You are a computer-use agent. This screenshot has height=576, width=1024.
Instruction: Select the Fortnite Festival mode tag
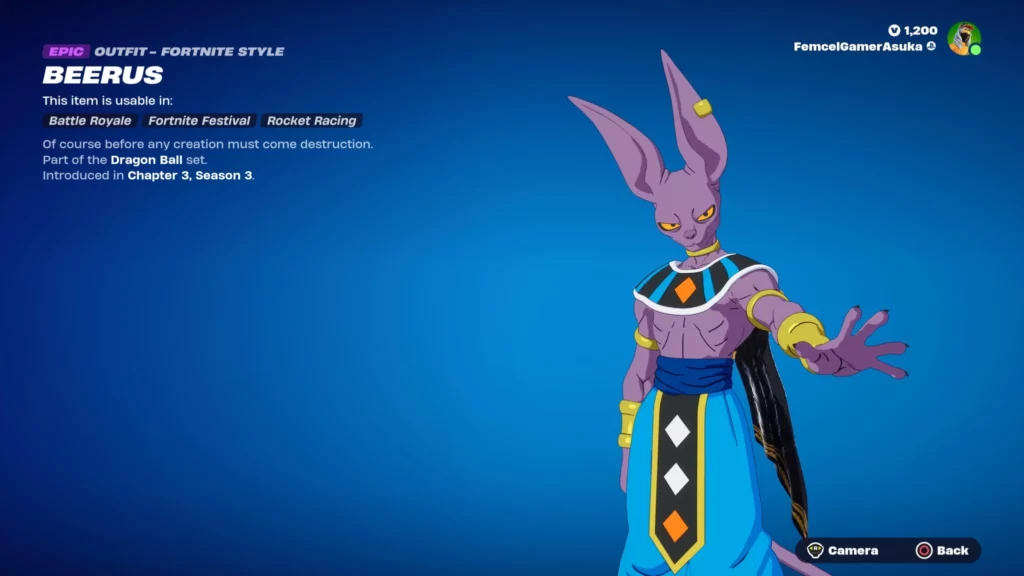coord(199,121)
